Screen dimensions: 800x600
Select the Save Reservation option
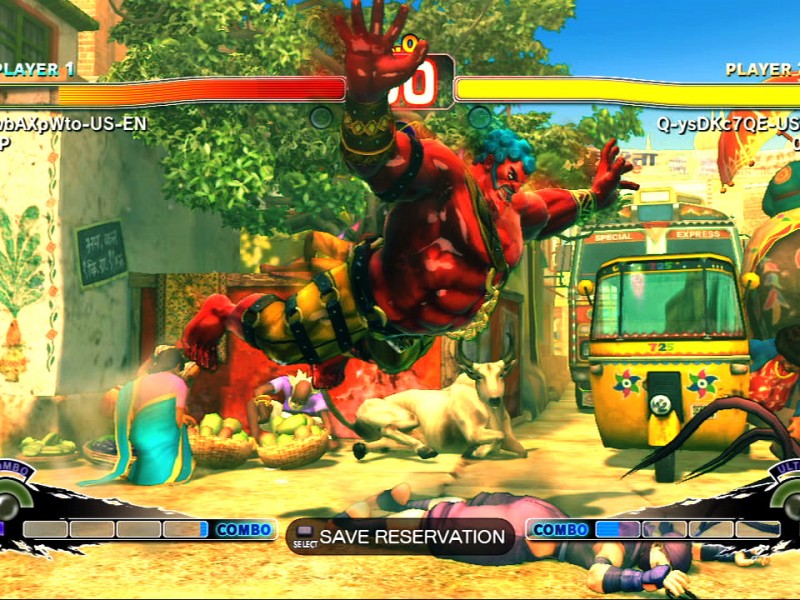[x=400, y=537]
